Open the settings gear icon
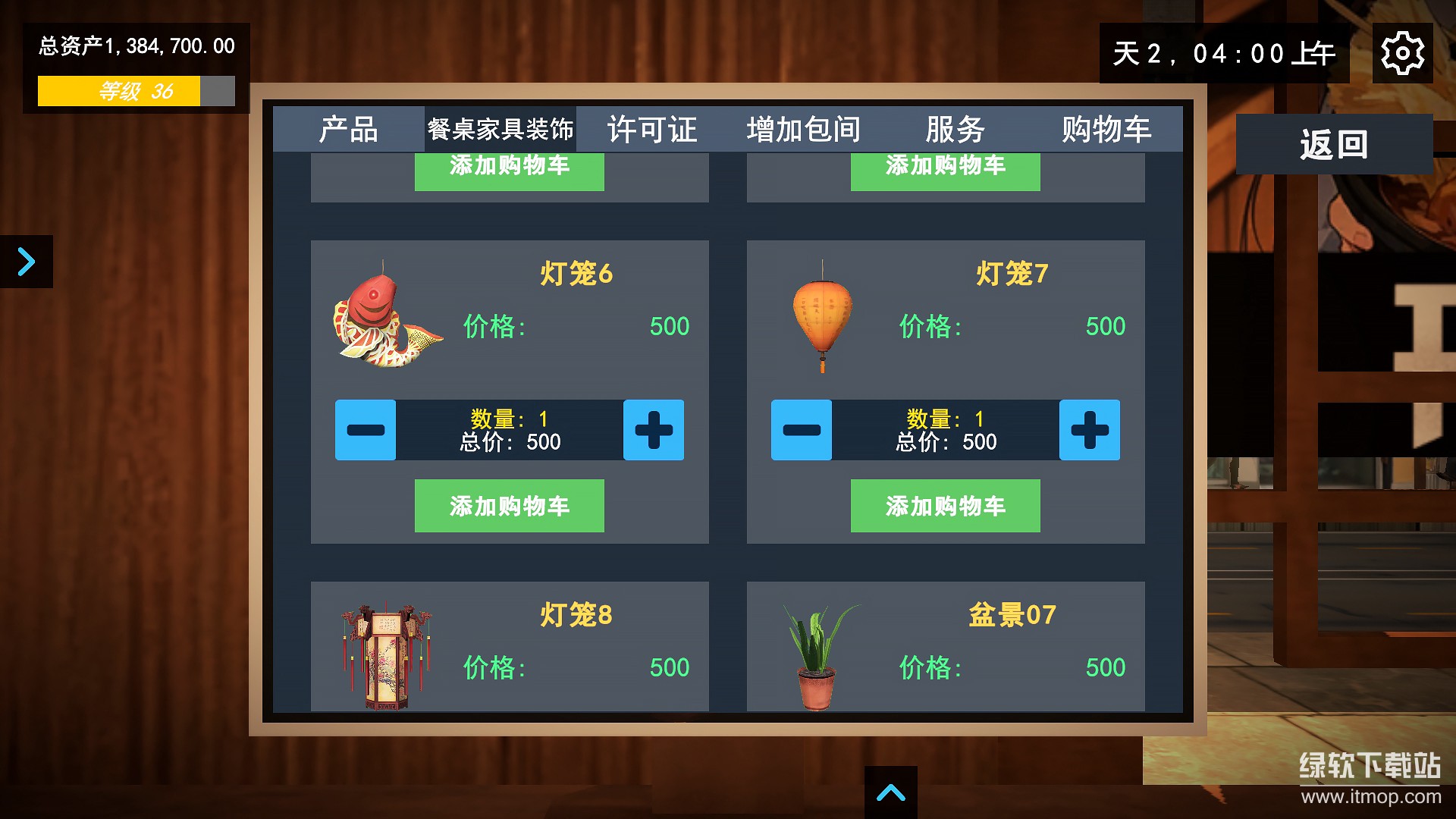 pos(1404,52)
